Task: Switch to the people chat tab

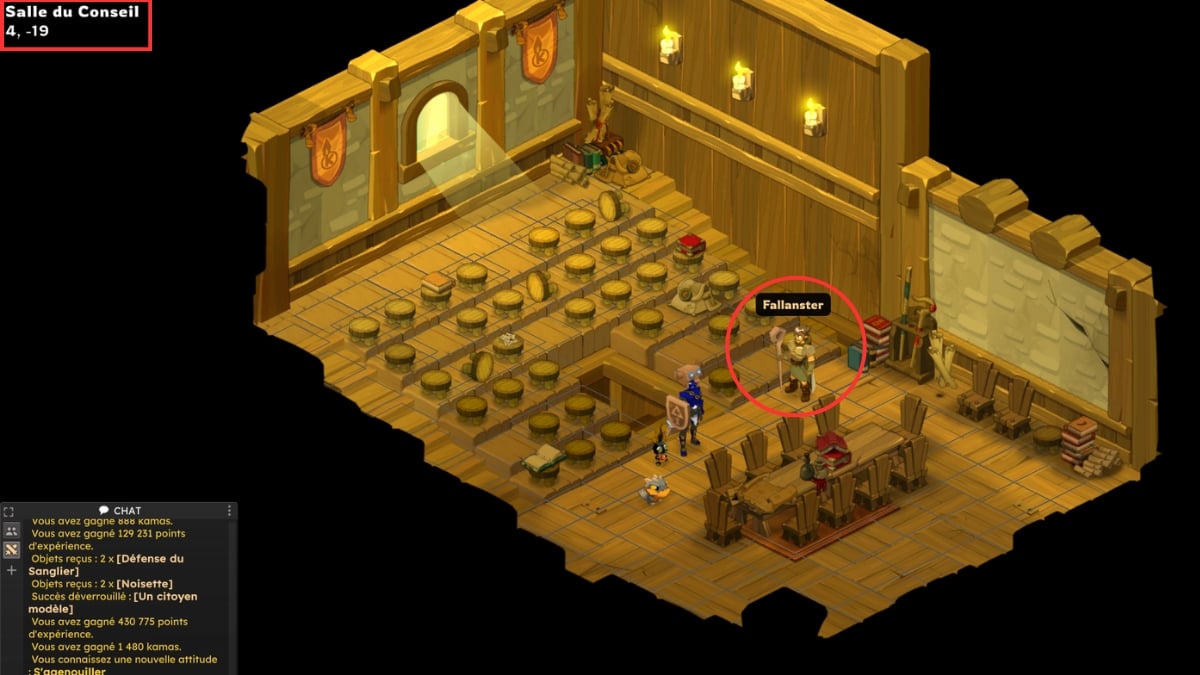Action: click(12, 530)
